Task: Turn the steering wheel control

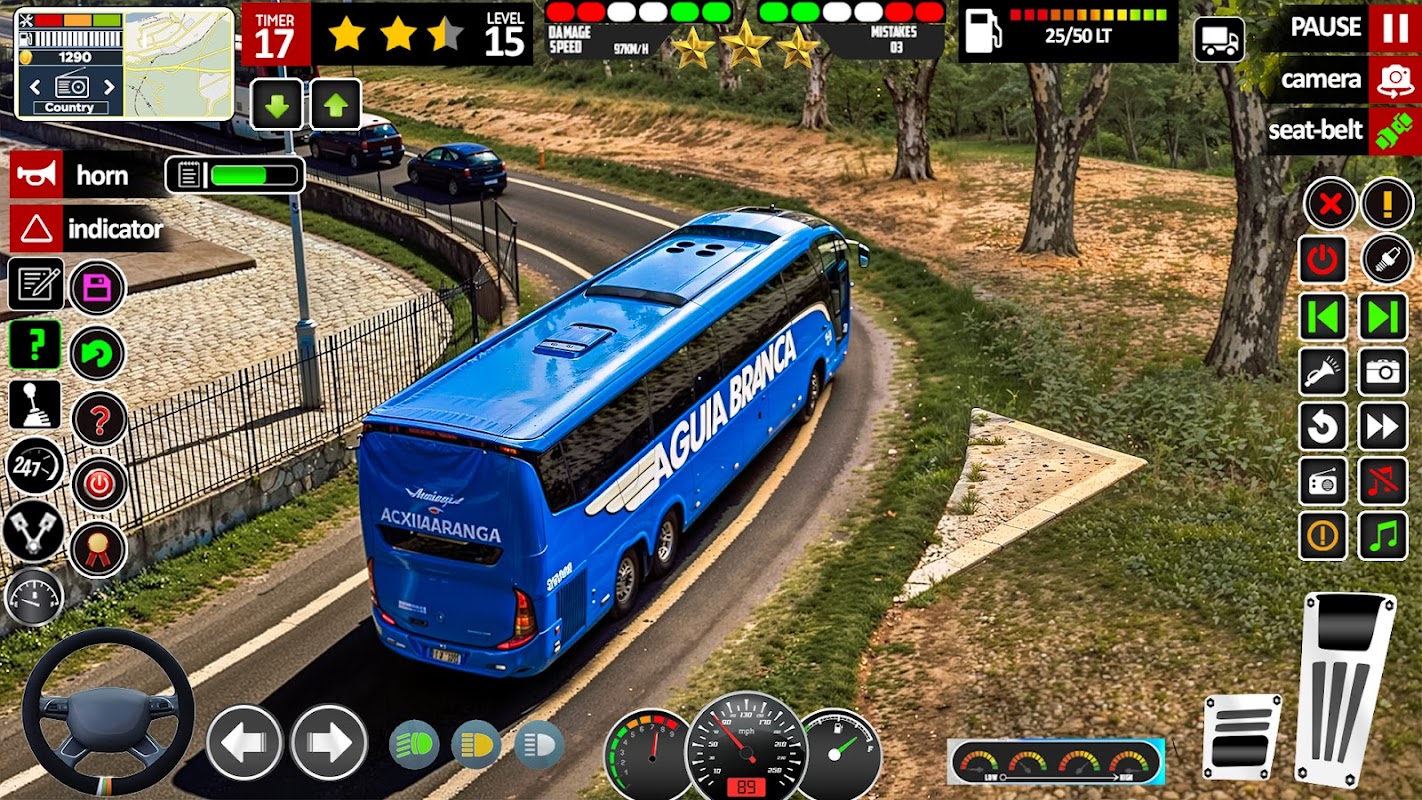Action: (108, 712)
